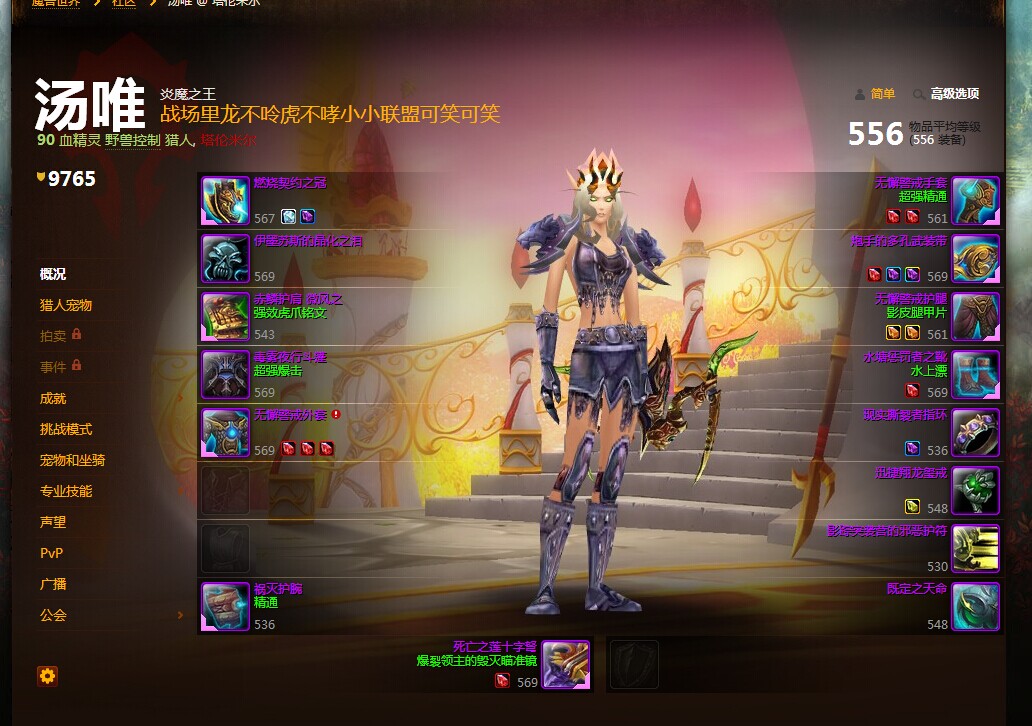1032x726 pixels.
Task: View 宠物和坐骑 pets and mounts
Action: click(72, 460)
